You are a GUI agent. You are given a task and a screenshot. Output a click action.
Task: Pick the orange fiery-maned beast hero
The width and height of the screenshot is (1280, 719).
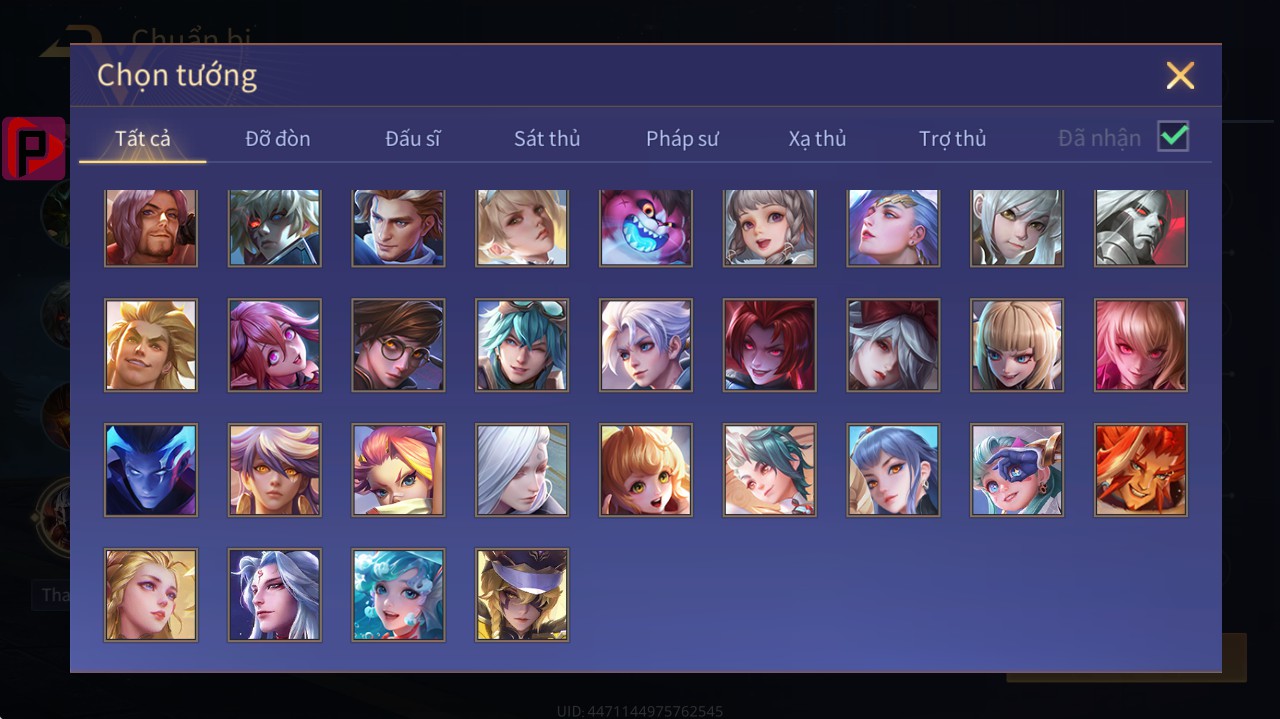point(1141,470)
